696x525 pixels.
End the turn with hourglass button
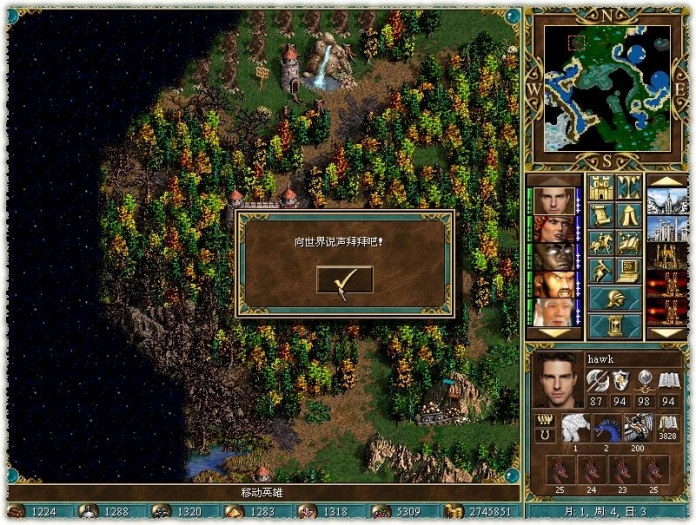(x=615, y=326)
